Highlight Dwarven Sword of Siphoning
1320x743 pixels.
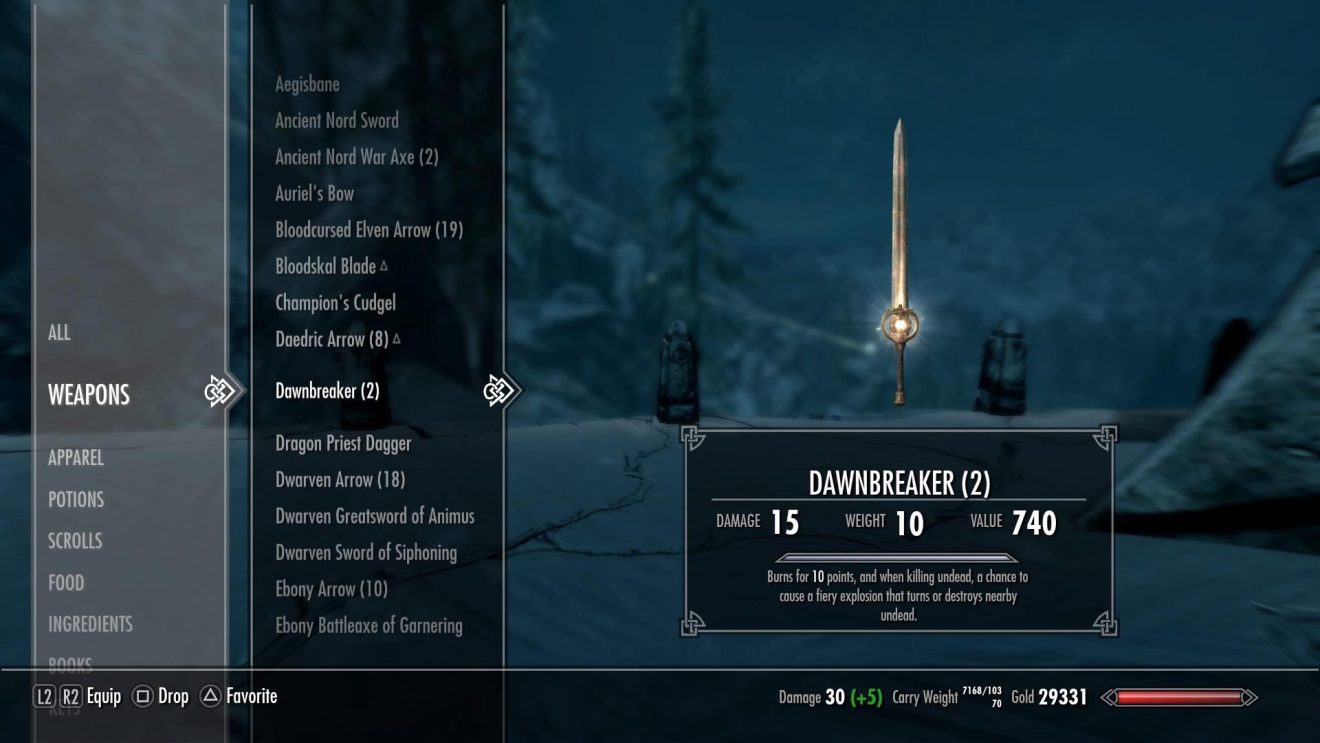pyautogui.click(x=366, y=553)
